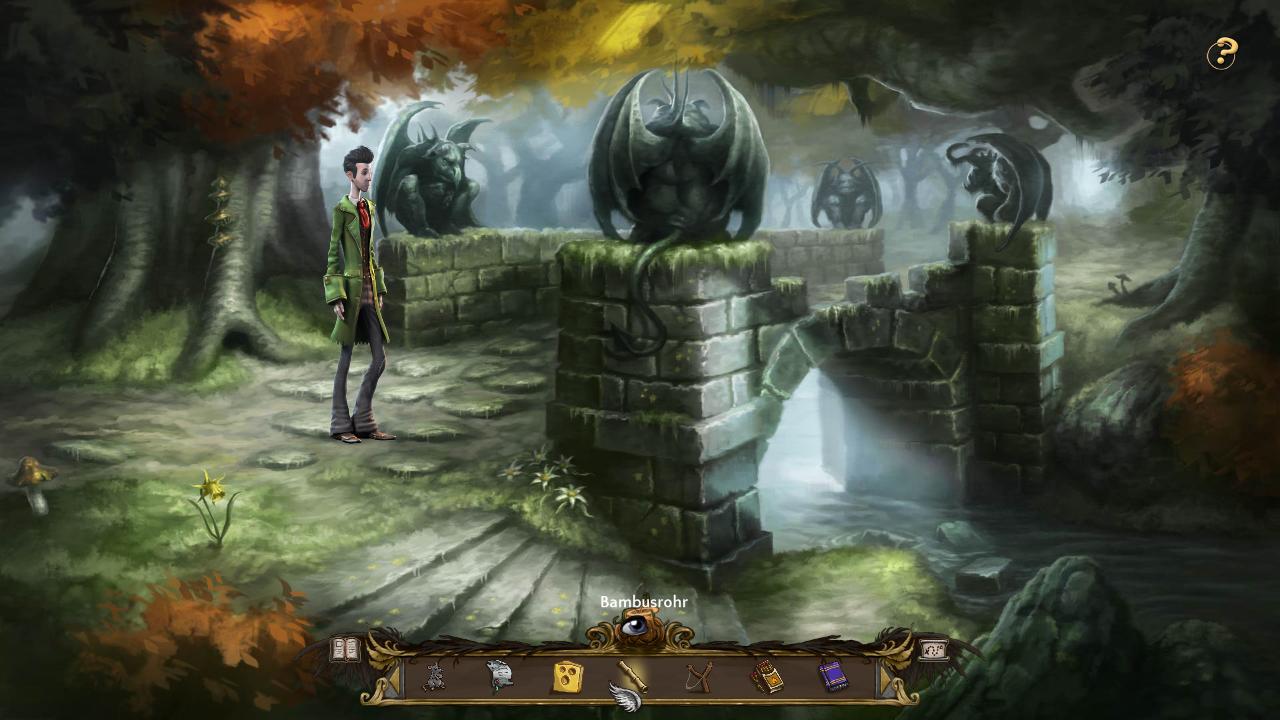Select the grey crumpled cloth item
The height and width of the screenshot is (720, 1280).
tap(500, 677)
